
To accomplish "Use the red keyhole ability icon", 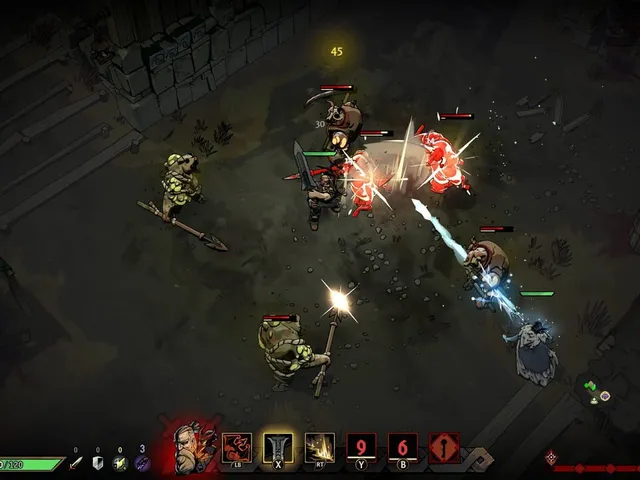I will [x=444, y=447].
